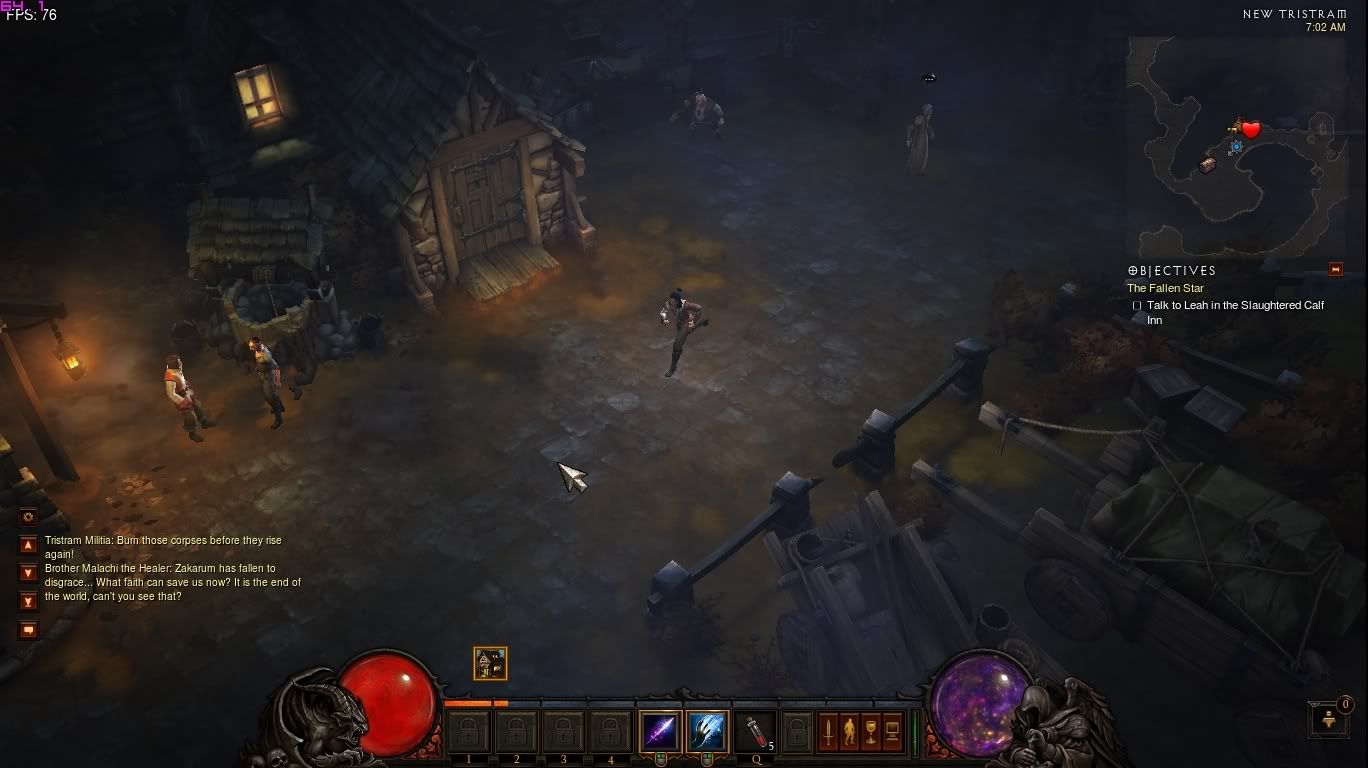Open the goblet icon menu button
Screen dimensions: 1368x768
point(870,732)
